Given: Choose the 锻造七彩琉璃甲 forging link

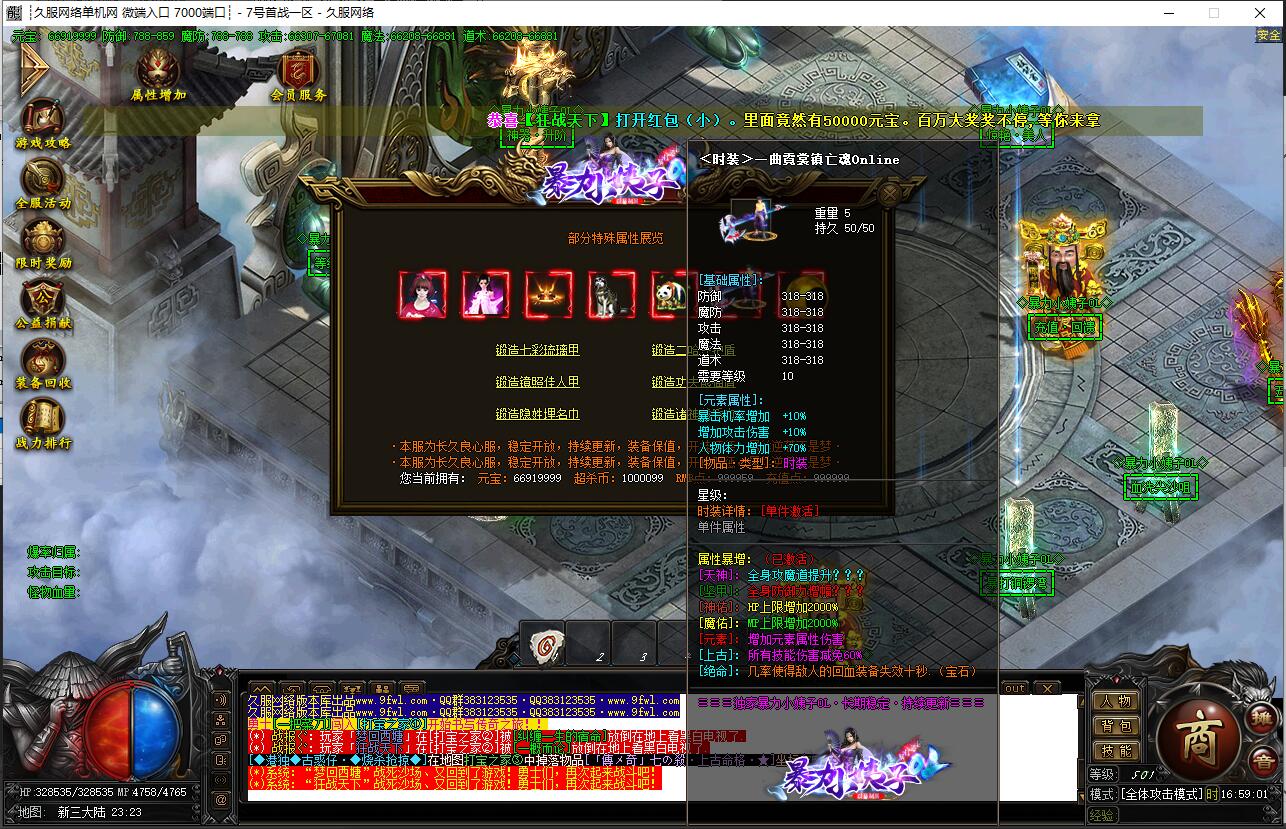Looking at the screenshot, I should point(537,350).
